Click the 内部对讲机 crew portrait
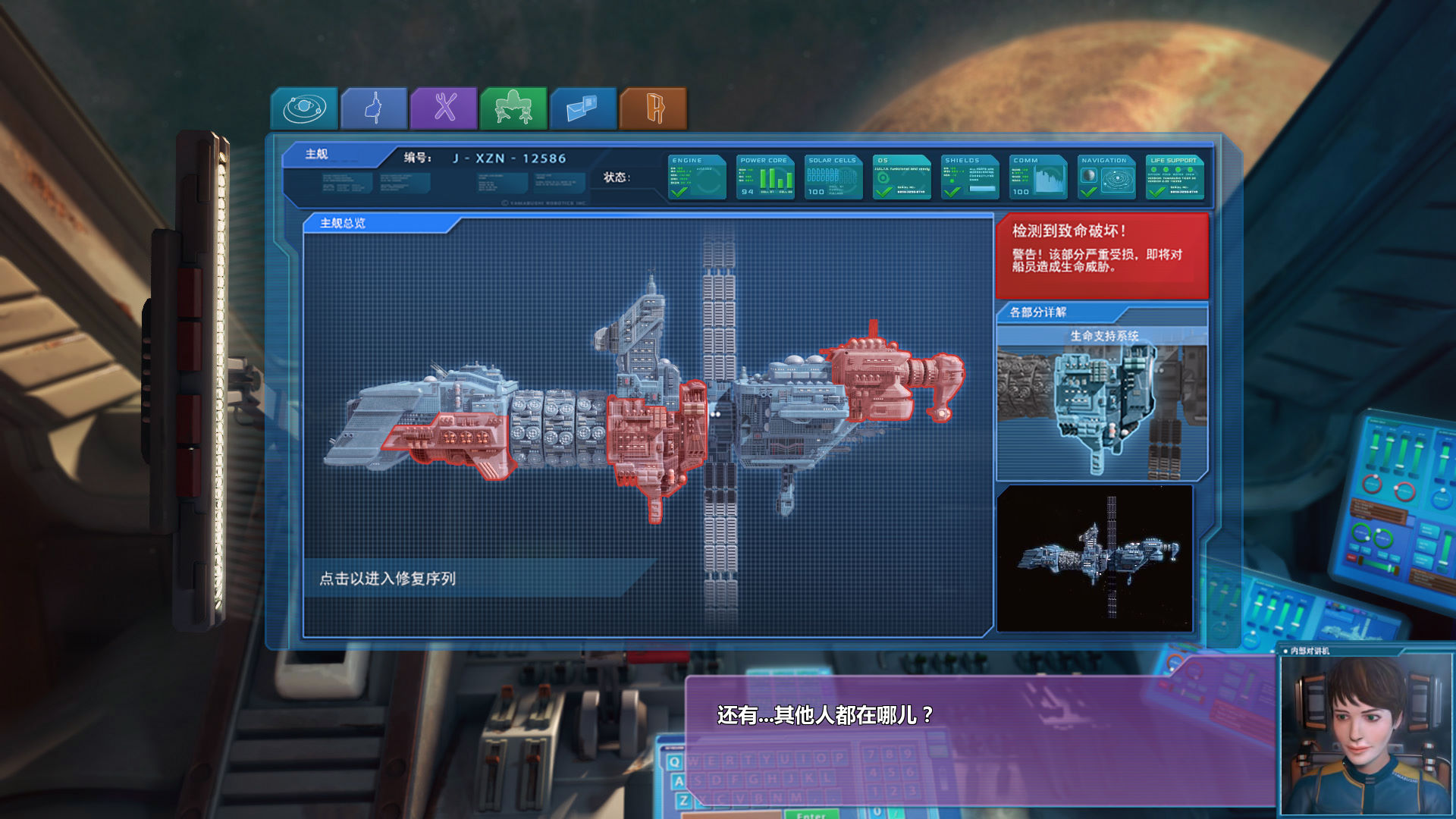This screenshot has width=1456, height=819. 1365,736
